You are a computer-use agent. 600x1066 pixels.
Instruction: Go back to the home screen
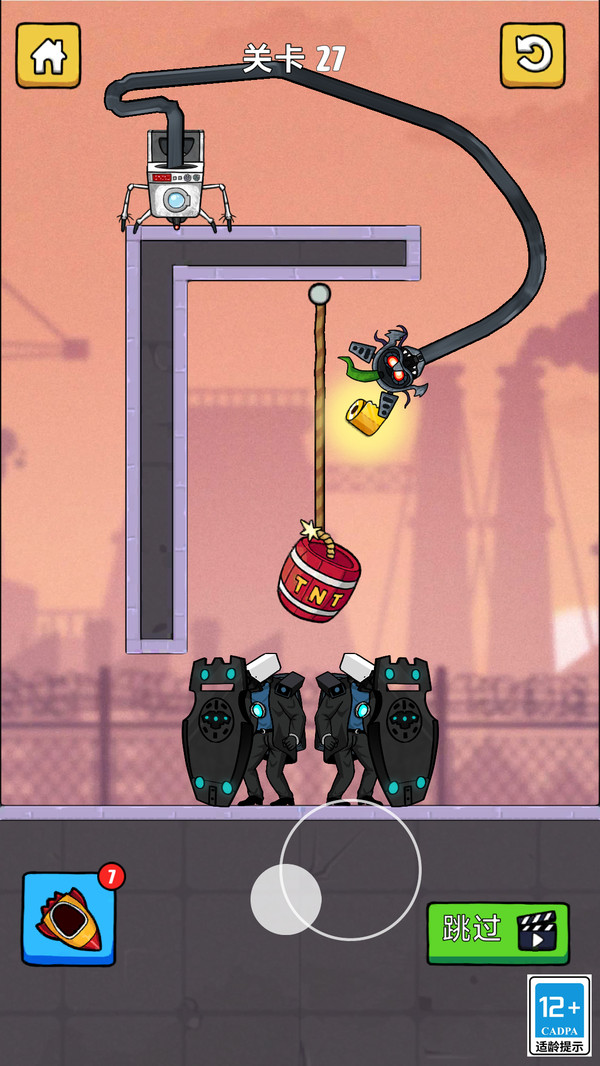(x=48, y=55)
